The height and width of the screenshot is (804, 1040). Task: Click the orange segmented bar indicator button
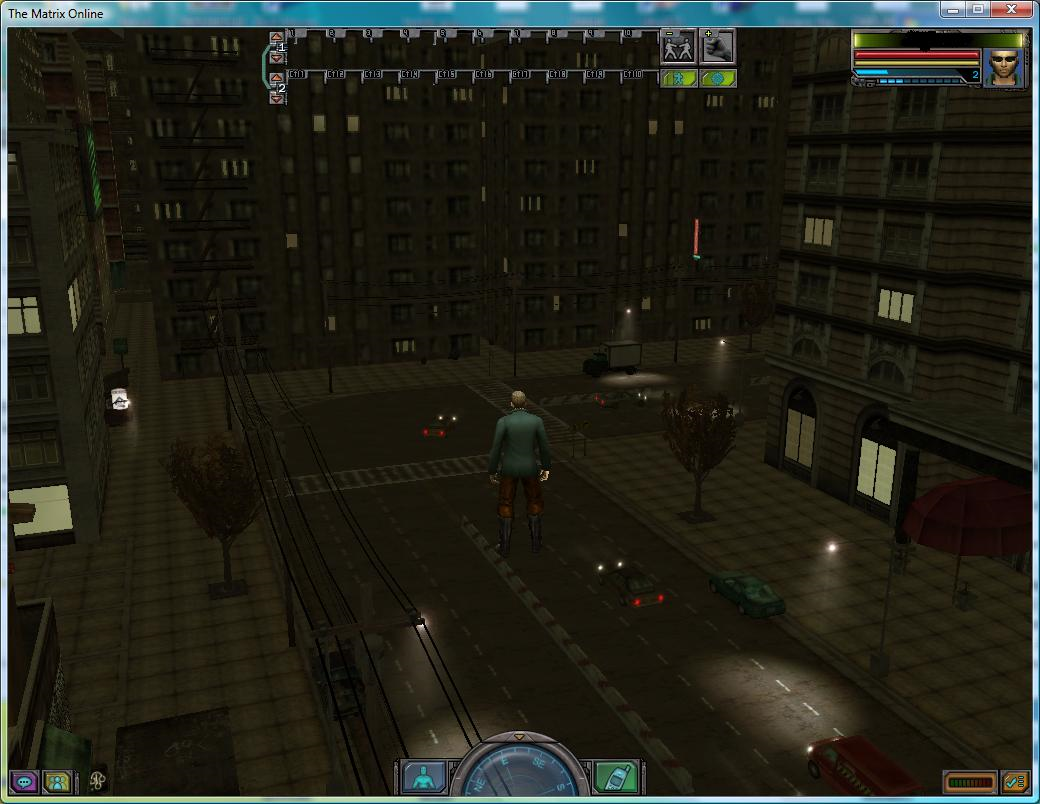pyautogui.click(x=969, y=781)
